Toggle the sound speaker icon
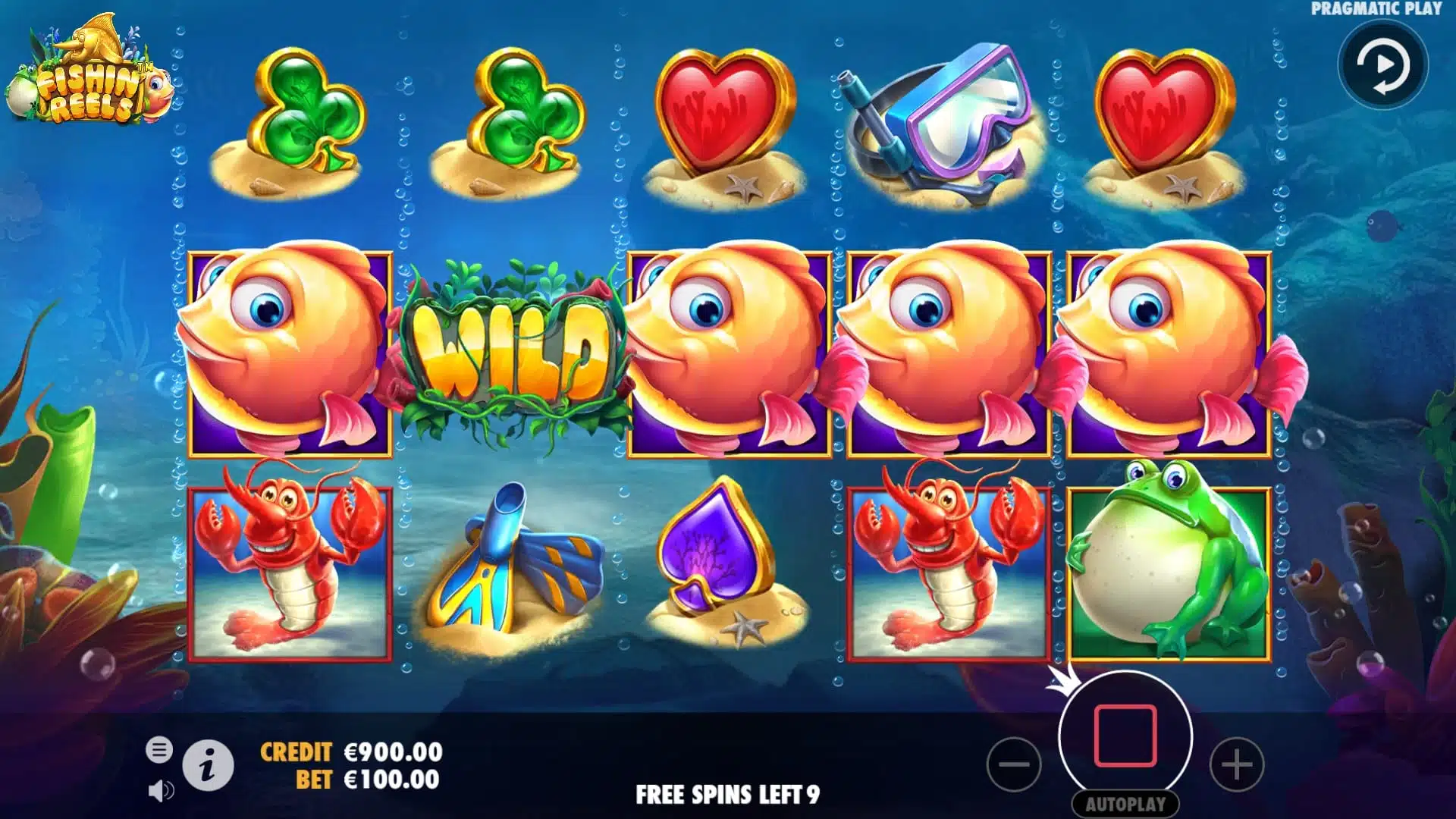 pyautogui.click(x=160, y=791)
